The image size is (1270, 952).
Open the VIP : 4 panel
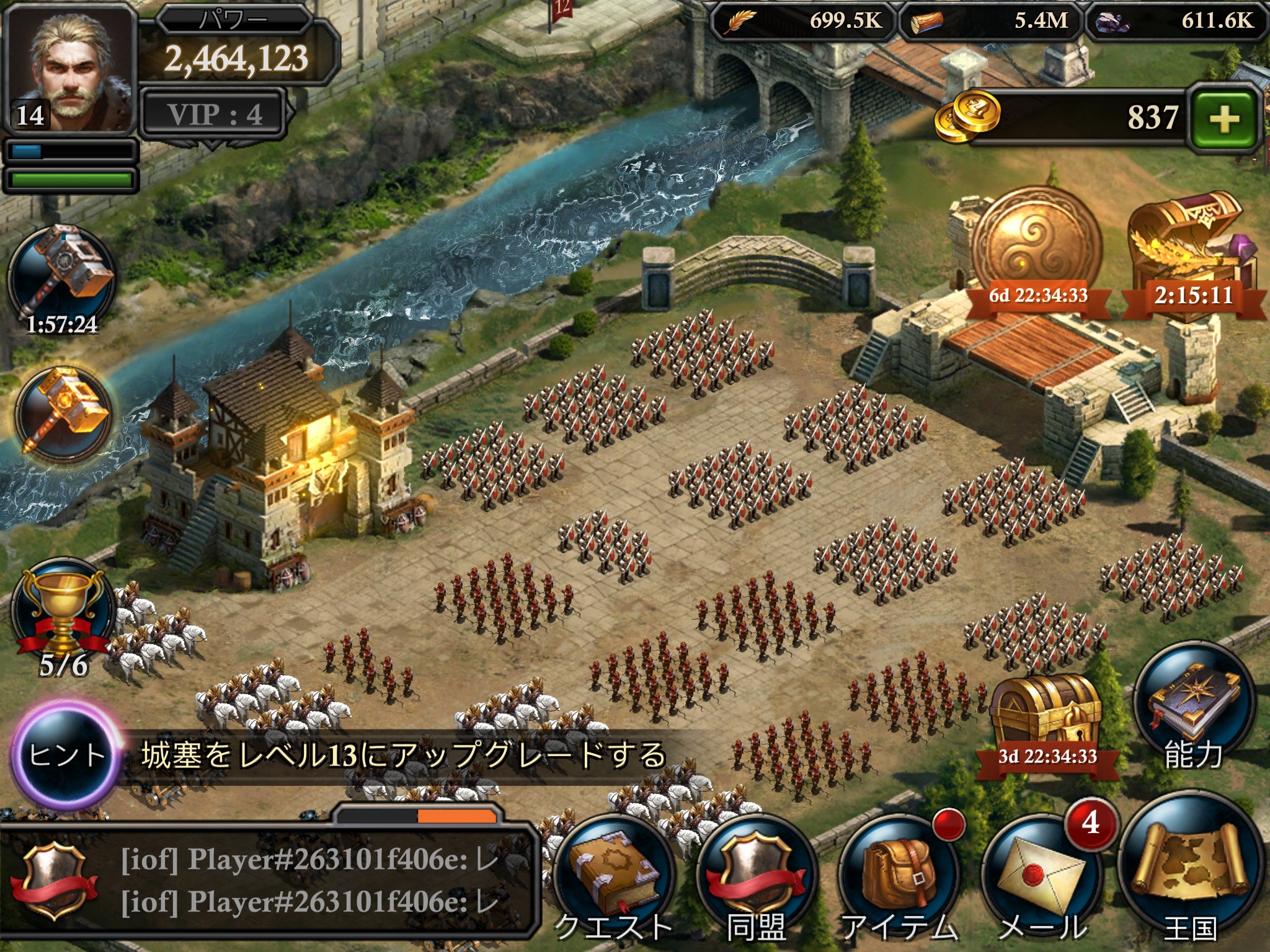[x=214, y=115]
